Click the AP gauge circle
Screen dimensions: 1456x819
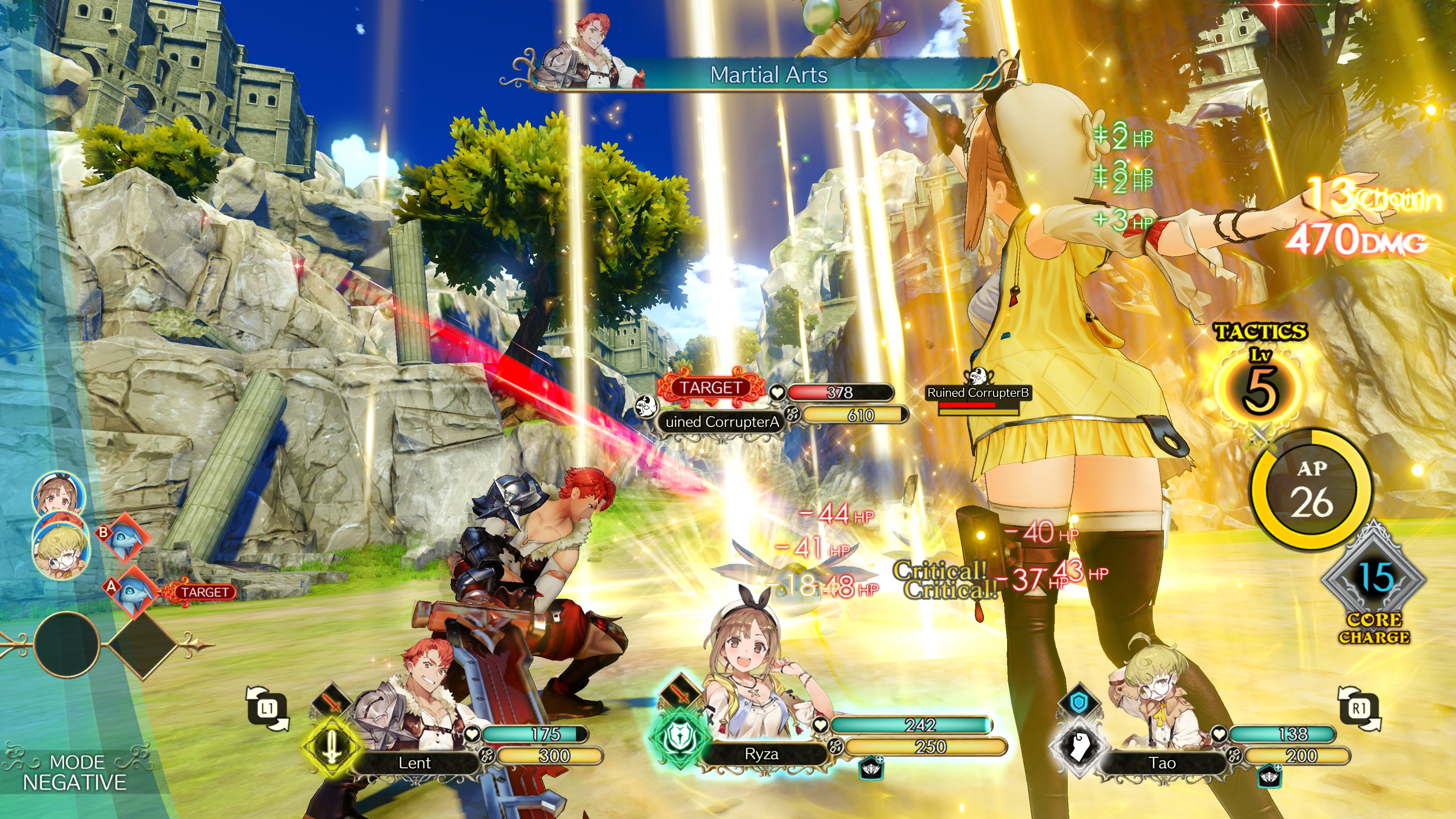click(x=1311, y=490)
